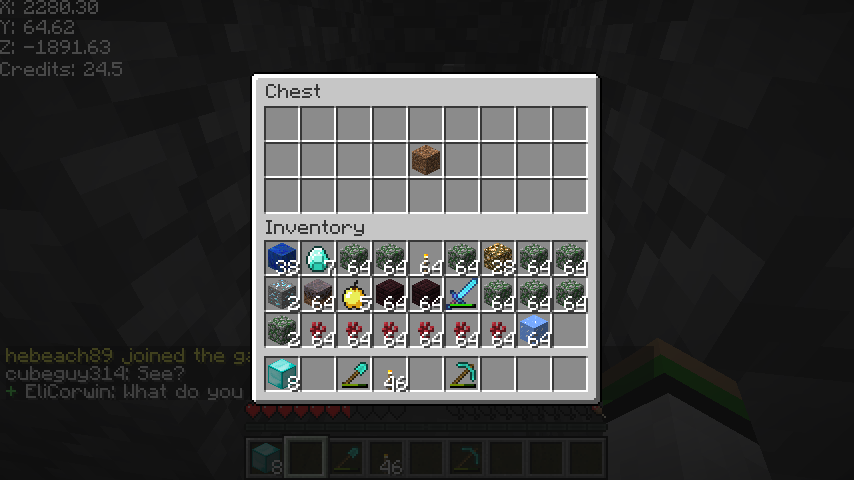Image resolution: width=854 pixels, height=480 pixels.
Task: Grab the diamond block stack of 8
Action: pos(282,374)
